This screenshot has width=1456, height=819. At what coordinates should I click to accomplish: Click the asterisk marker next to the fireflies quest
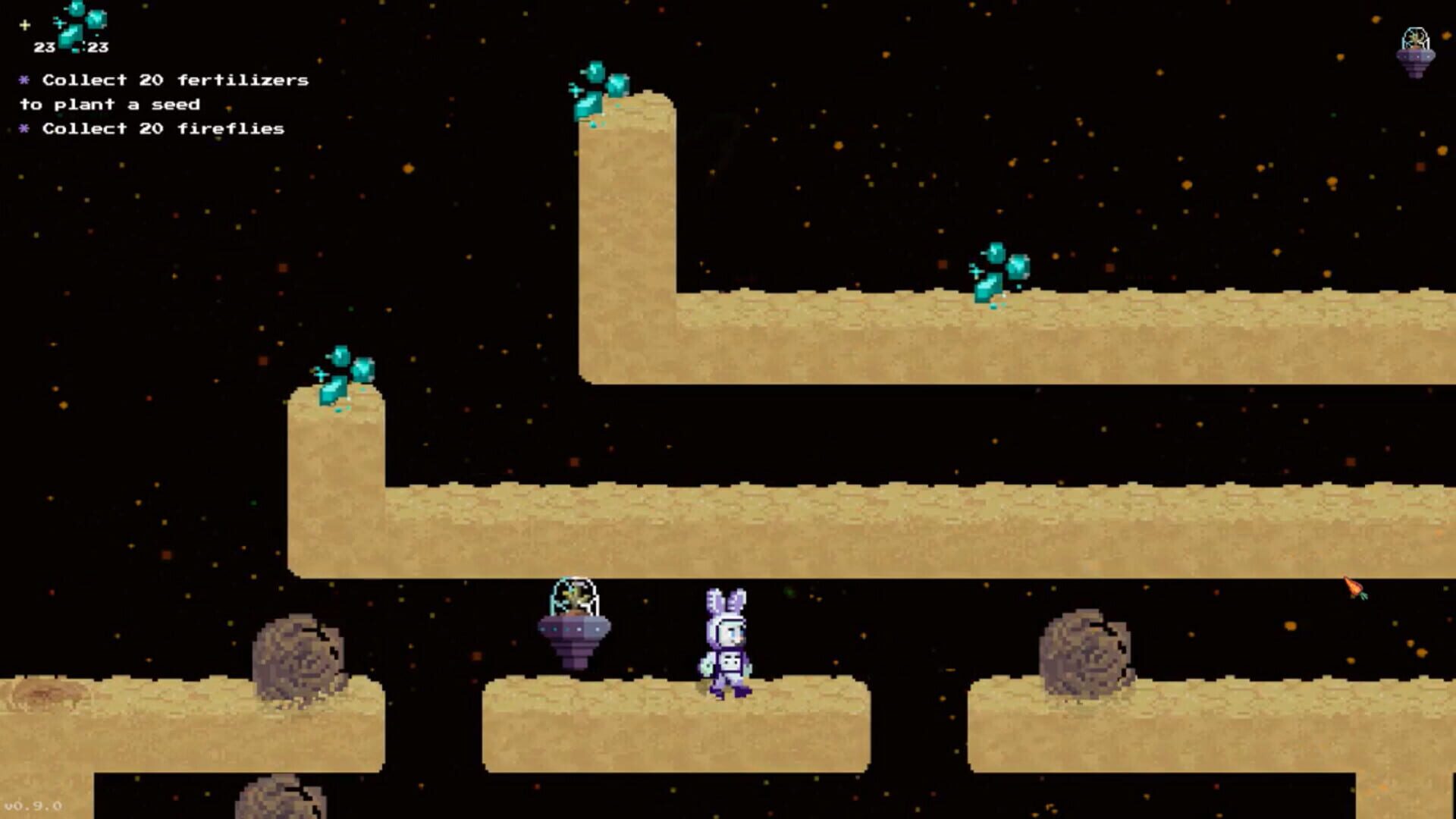pyautogui.click(x=24, y=128)
